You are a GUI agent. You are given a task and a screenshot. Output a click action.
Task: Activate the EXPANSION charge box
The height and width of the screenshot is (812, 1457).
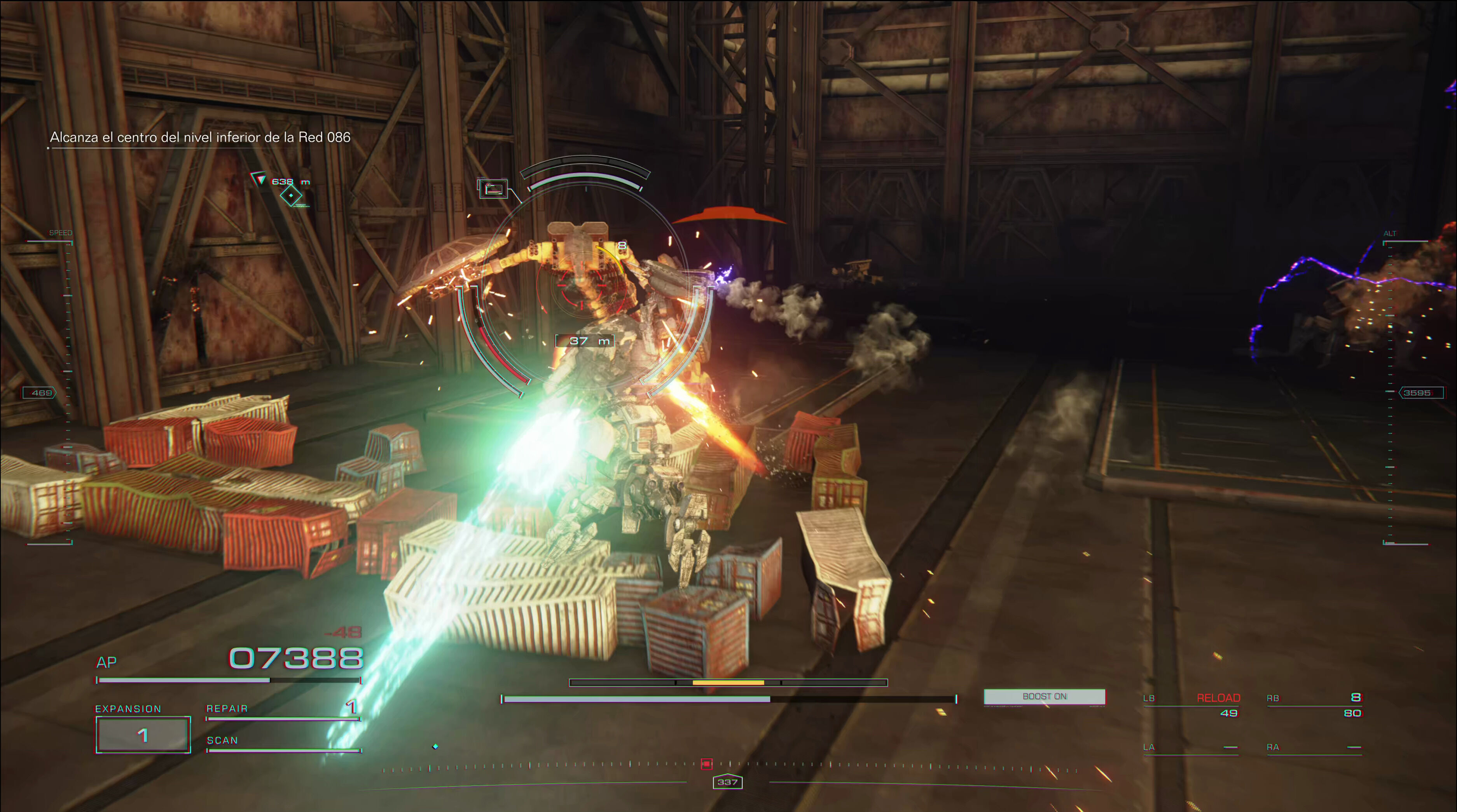tap(143, 735)
